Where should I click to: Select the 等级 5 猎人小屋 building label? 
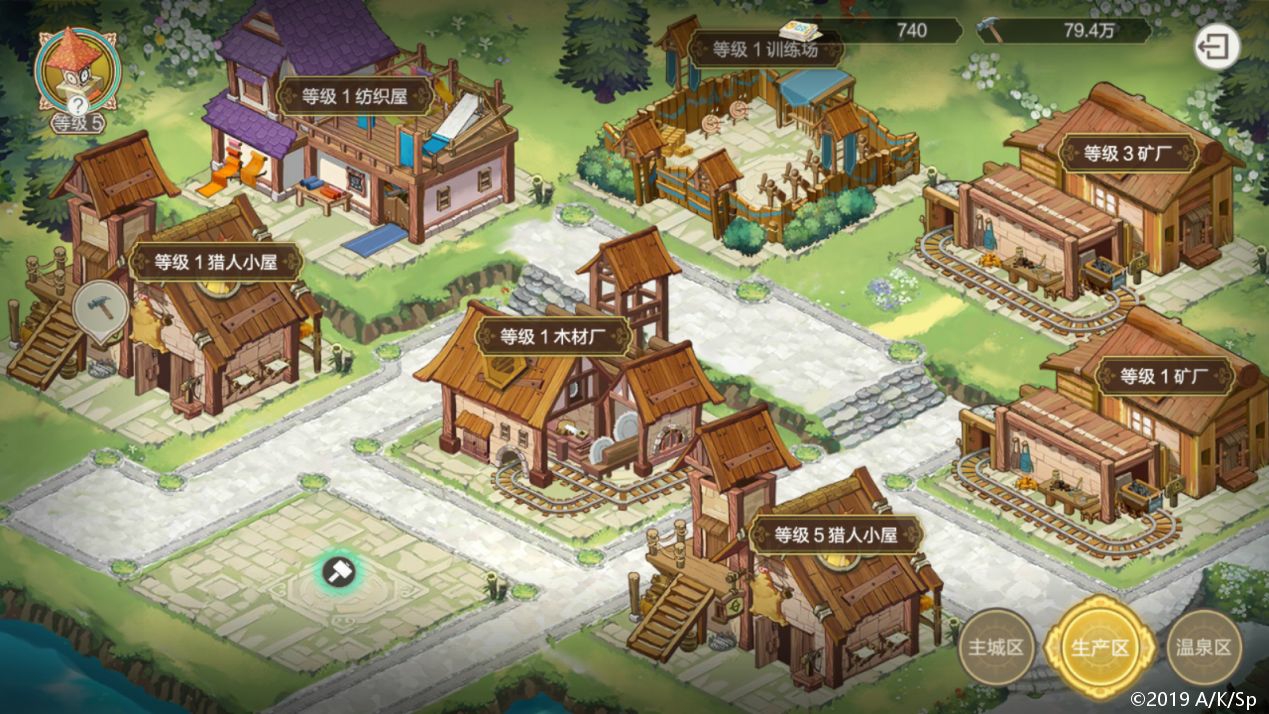[x=834, y=535]
